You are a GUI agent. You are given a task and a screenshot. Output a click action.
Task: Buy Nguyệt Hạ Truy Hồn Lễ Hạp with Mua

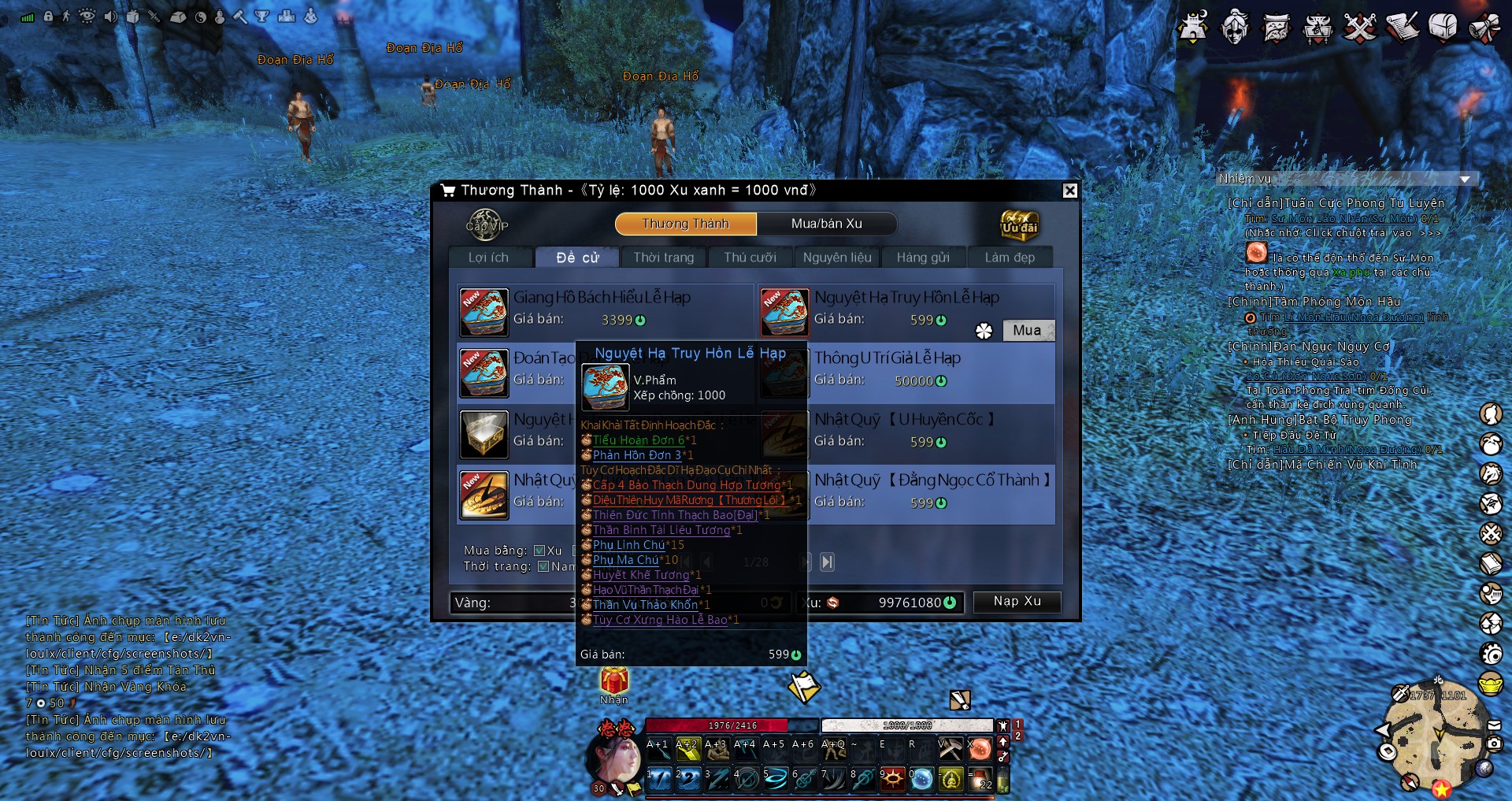pyautogui.click(x=1027, y=331)
